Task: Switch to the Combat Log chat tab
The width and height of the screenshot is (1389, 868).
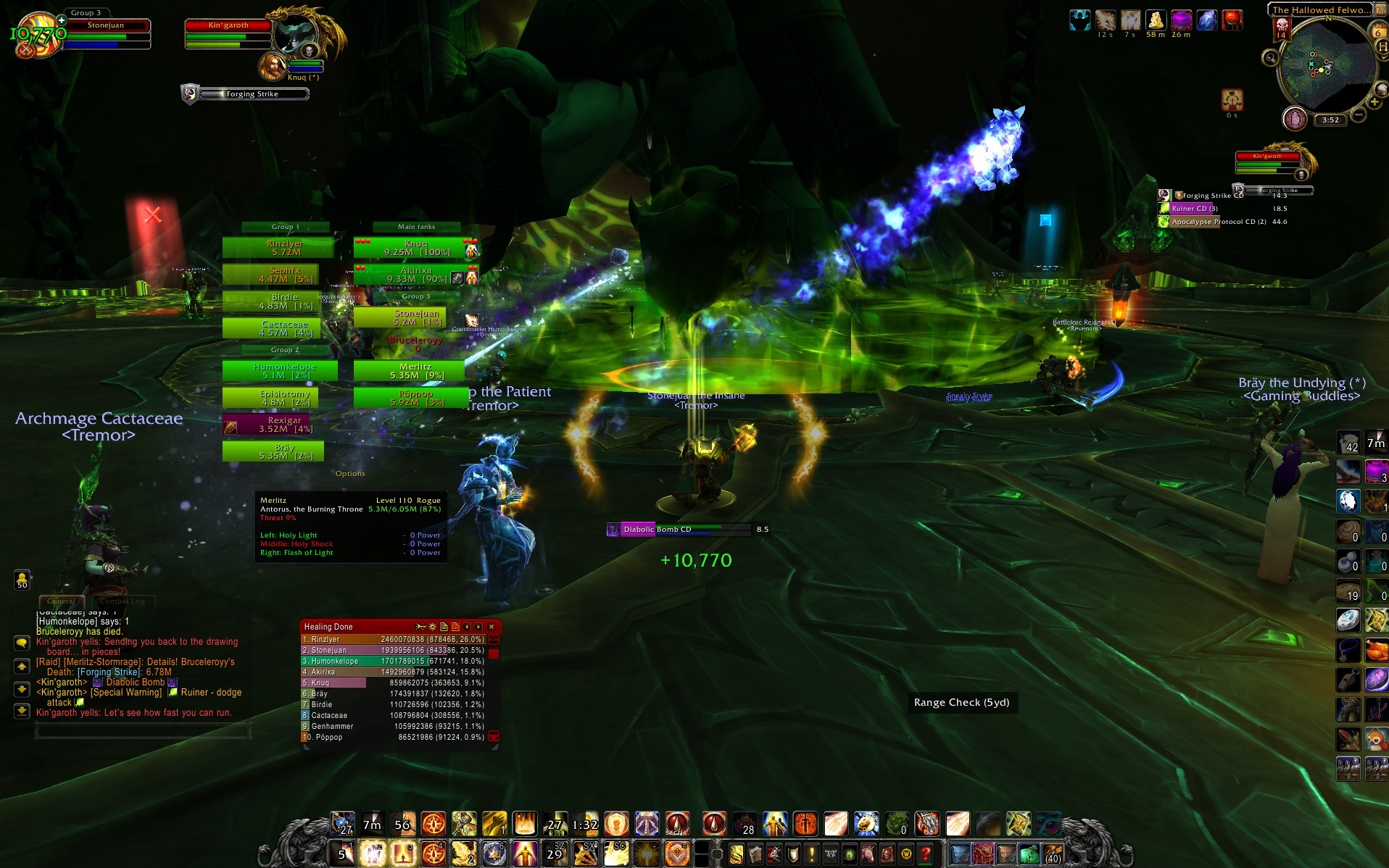Action: tap(123, 601)
